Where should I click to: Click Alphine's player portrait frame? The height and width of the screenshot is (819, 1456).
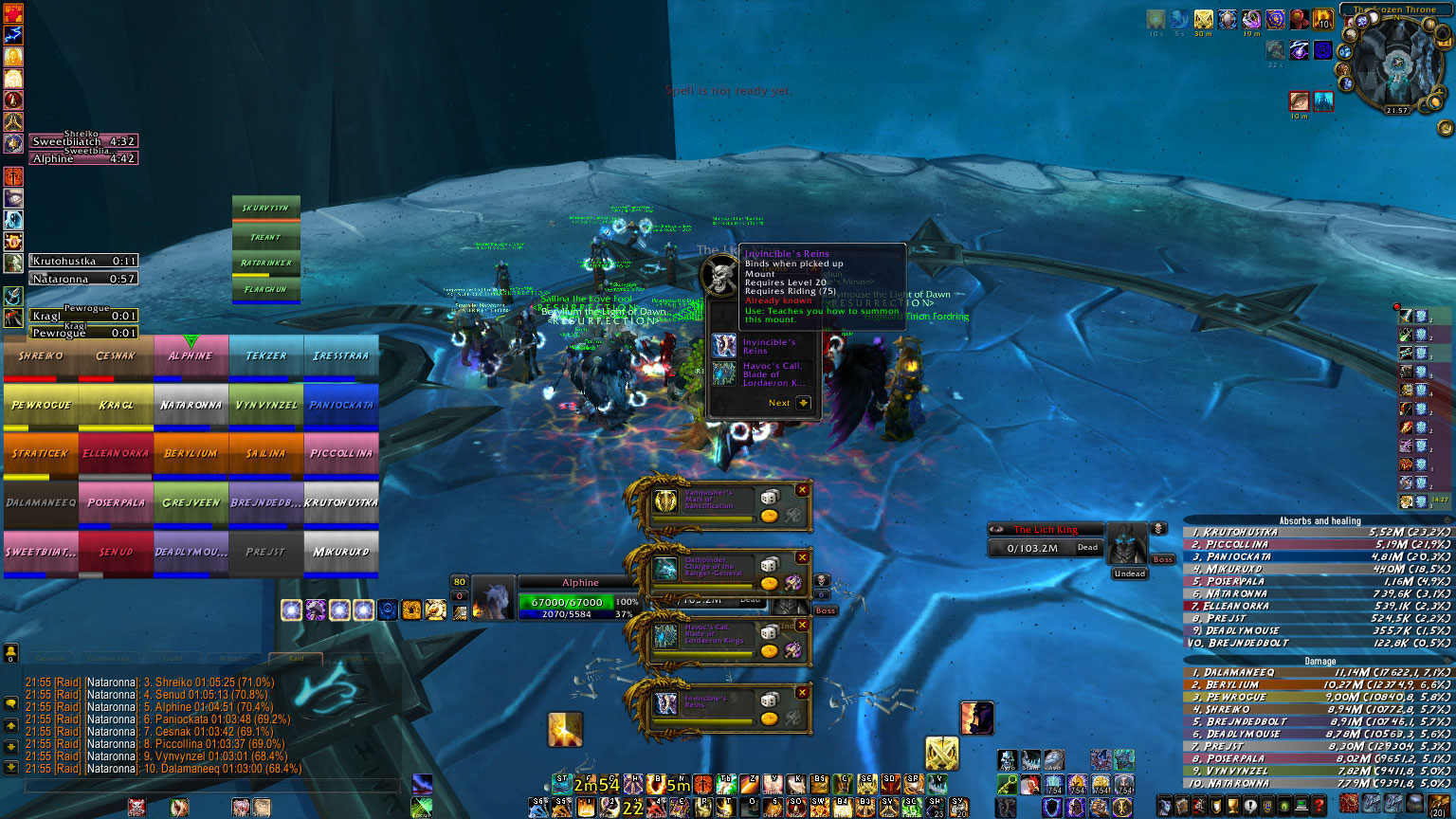point(494,598)
